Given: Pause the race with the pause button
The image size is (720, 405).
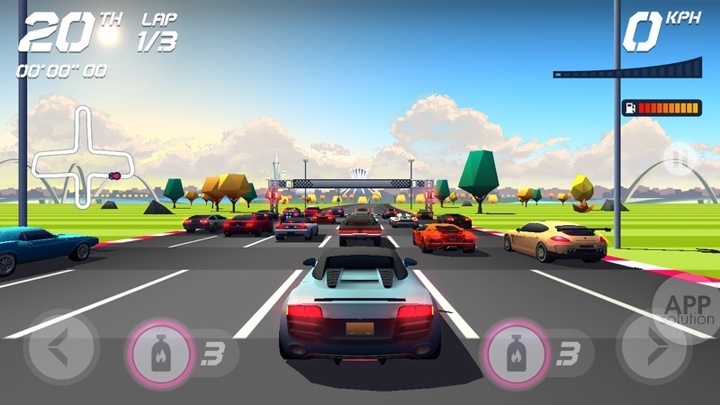Looking at the screenshot, I should pos(678,159).
